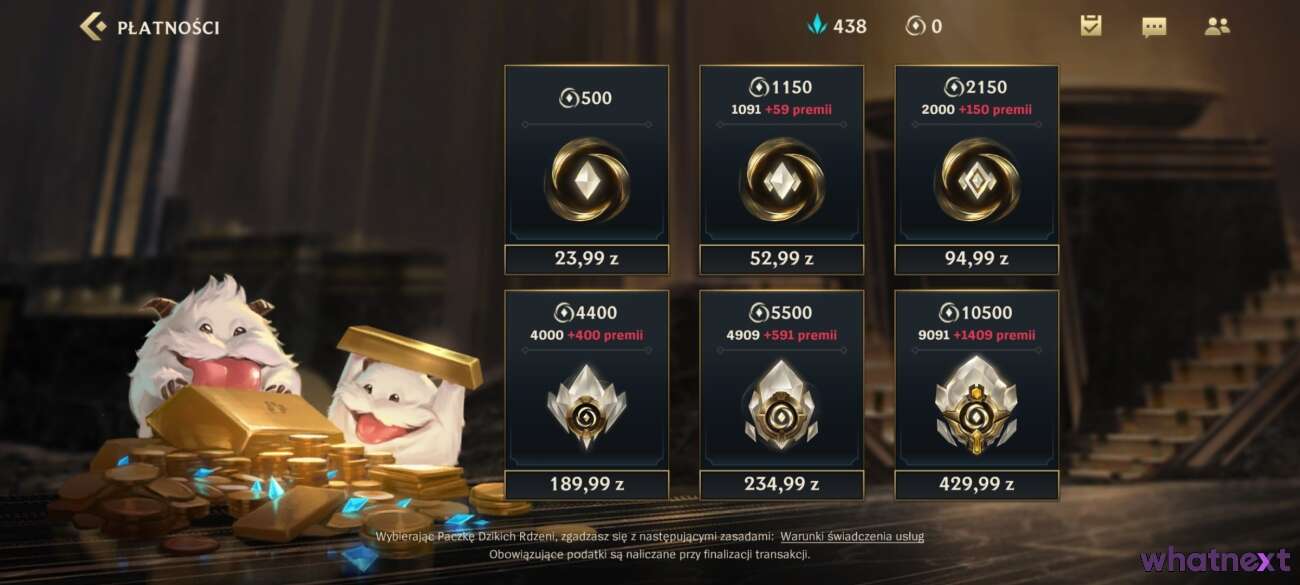The height and width of the screenshot is (585, 1300).
Task: Get the 10500 Wild Cores package
Action: click(976, 395)
